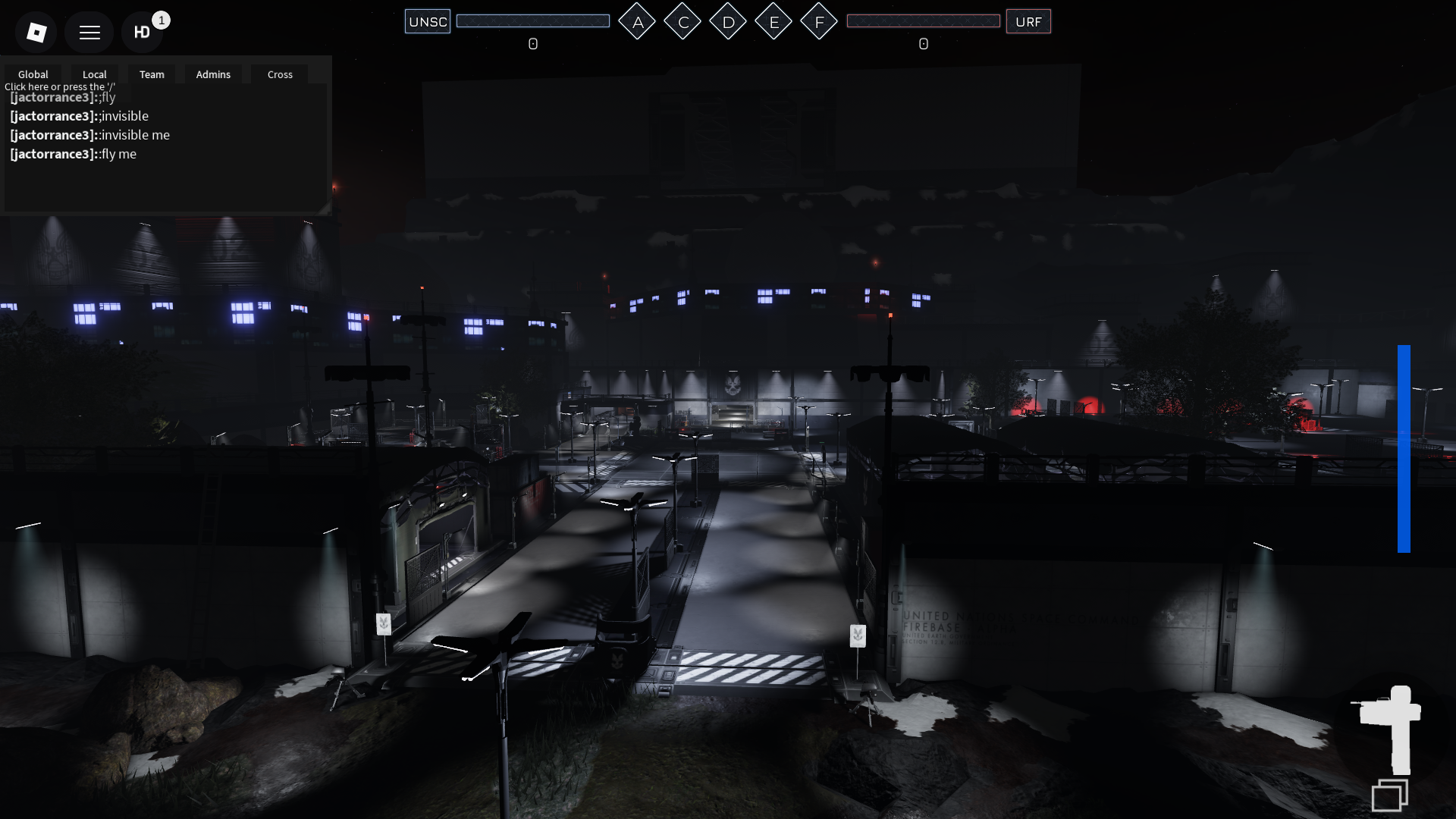Open the Roblox main menu logo
The width and height of the screenshot is (1456, 819).
(x=36, y=32)
